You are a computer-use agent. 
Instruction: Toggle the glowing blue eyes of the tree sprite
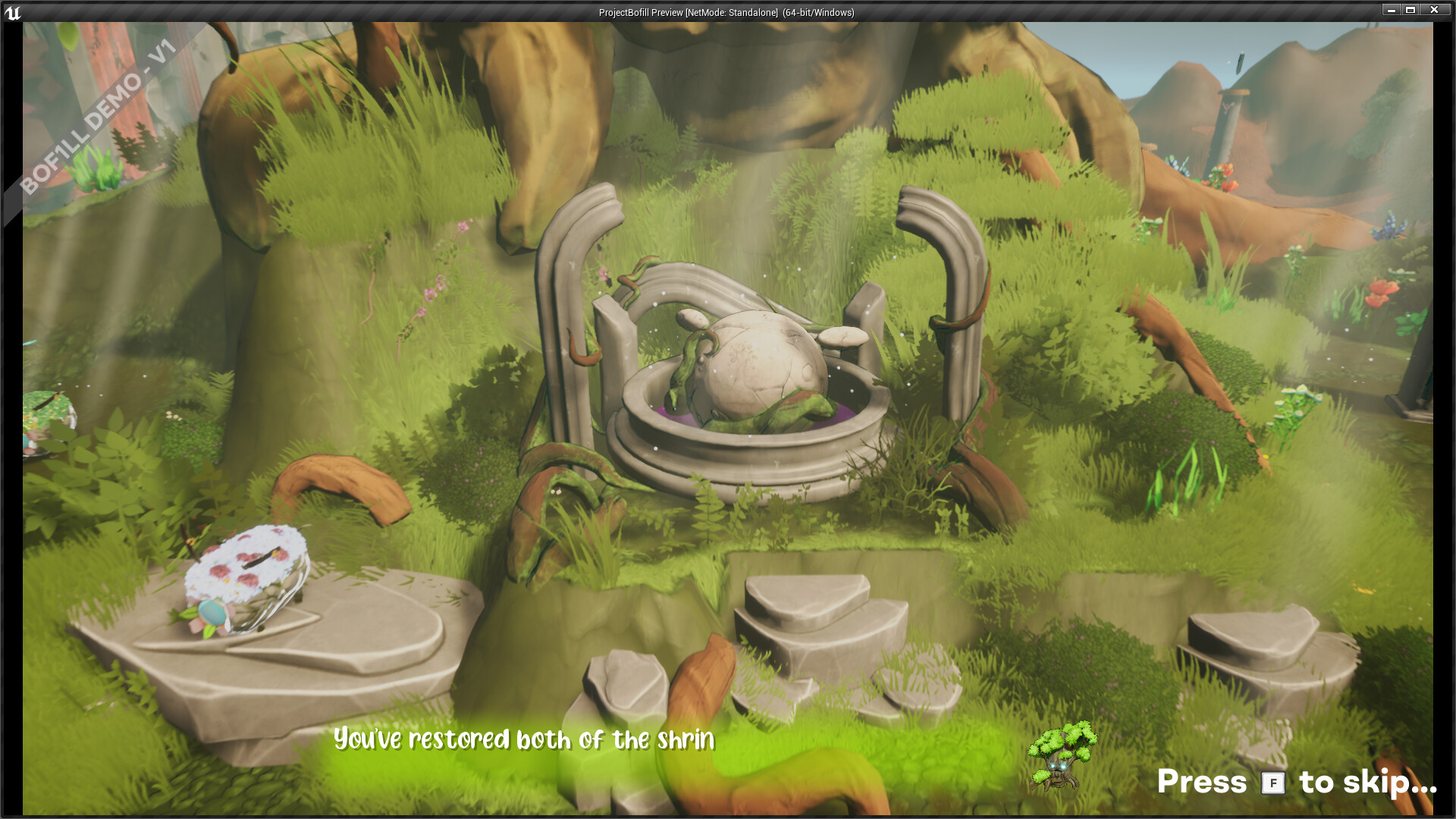1058,766
